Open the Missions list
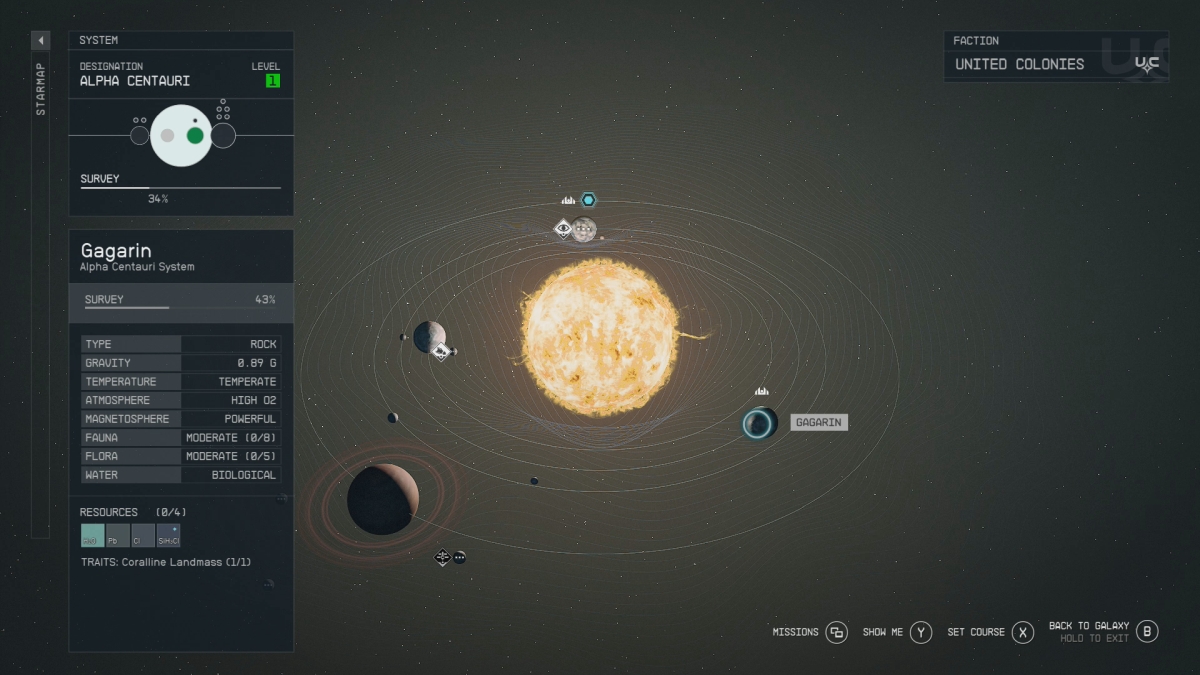Image resolution: width=1200 pixels, height=675 pixels. coord(836,632)
